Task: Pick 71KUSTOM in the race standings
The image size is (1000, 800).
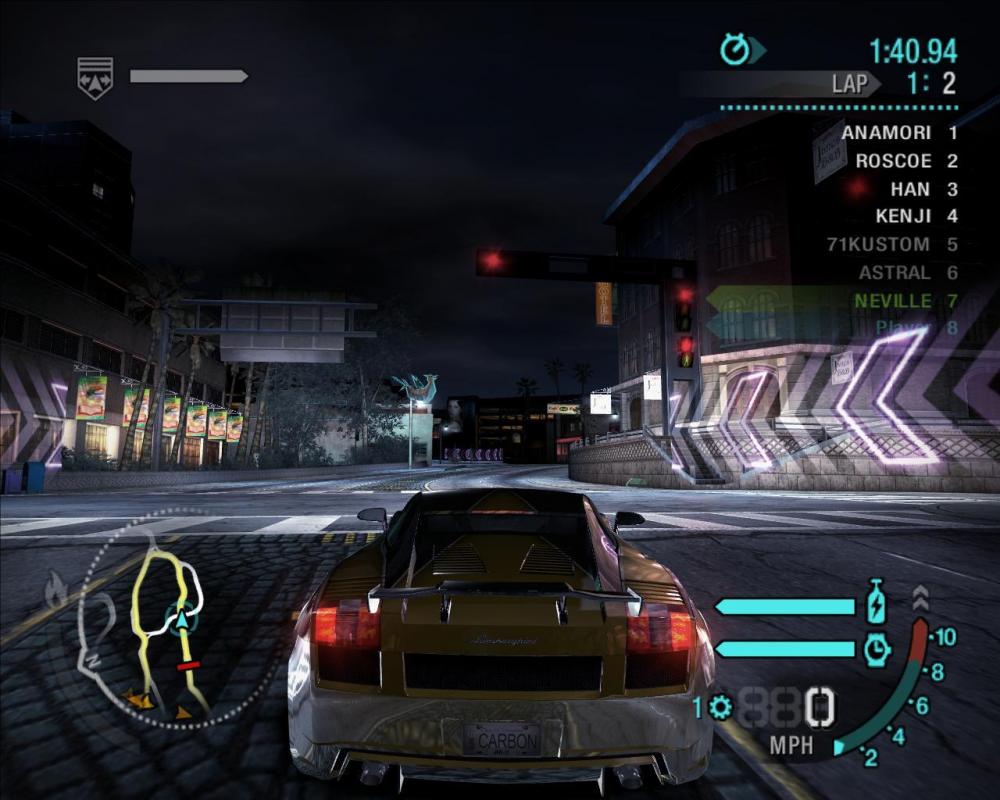Action: 878,244
